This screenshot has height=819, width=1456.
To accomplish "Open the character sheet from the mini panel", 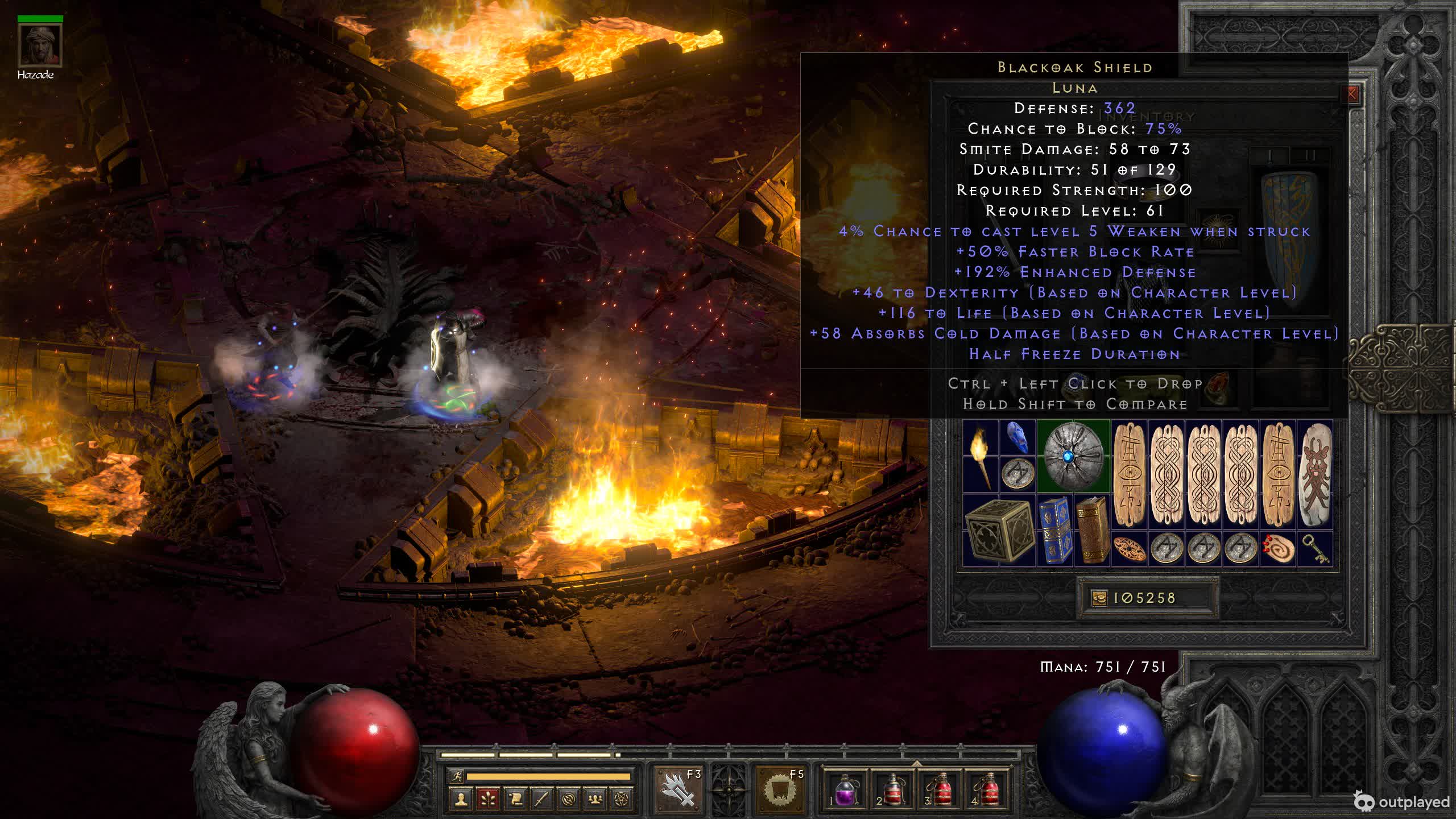I will (461, 800).
